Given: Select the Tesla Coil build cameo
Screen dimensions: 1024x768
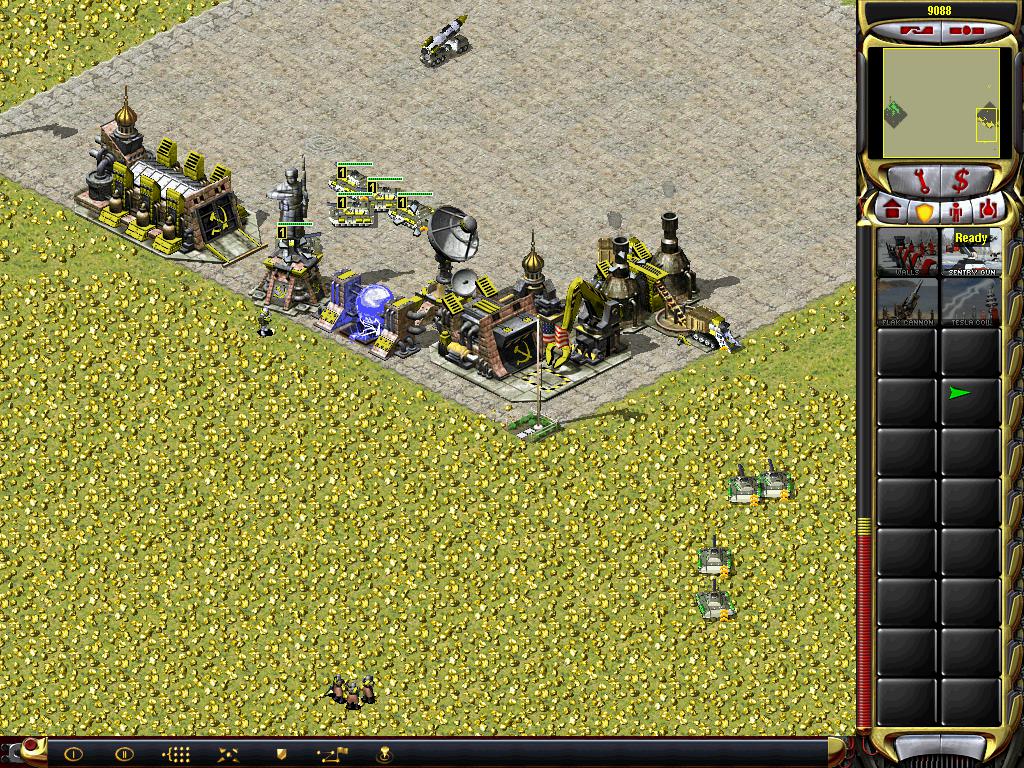Looking at the screenshot, I should pos(971,301).
